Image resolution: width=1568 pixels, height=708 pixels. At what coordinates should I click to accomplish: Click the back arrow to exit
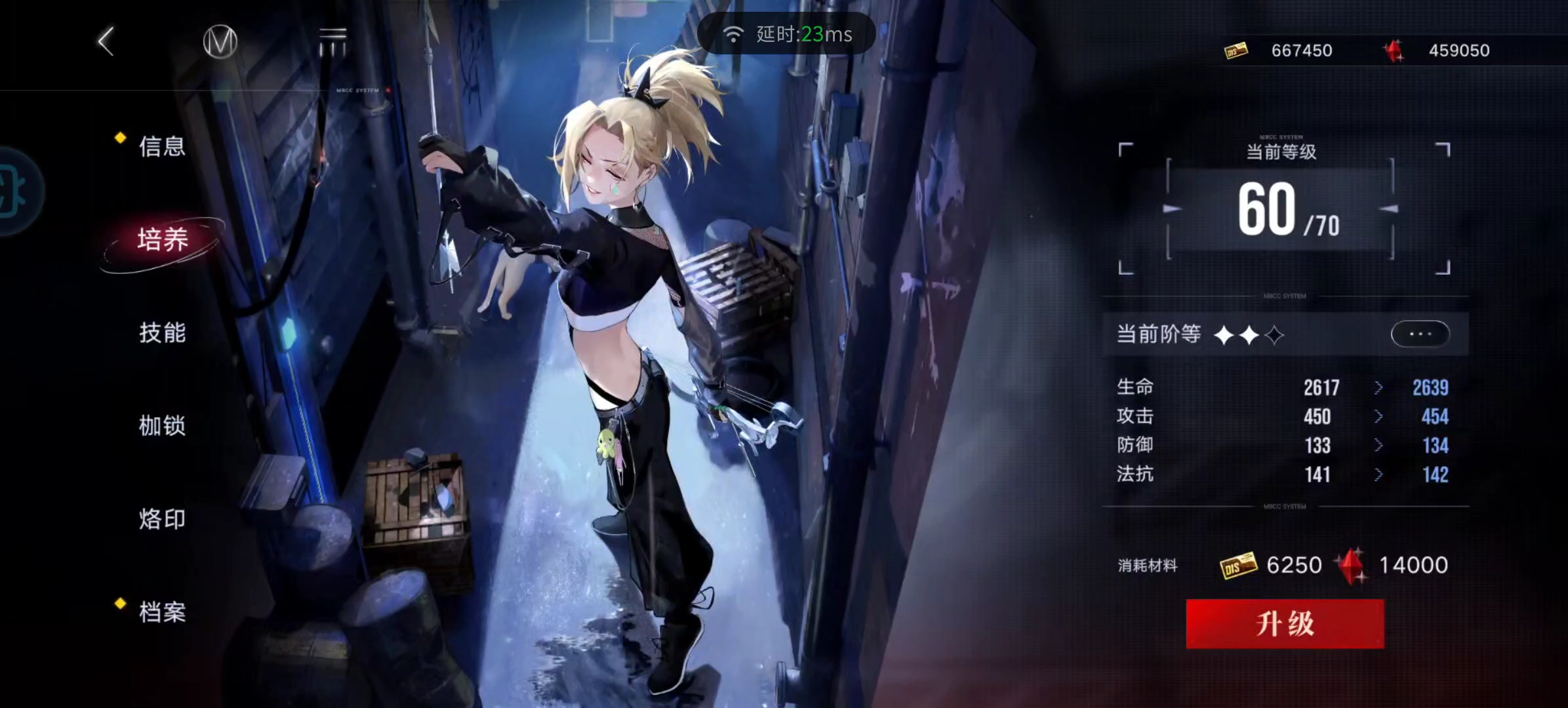click(x=106, y=41)
